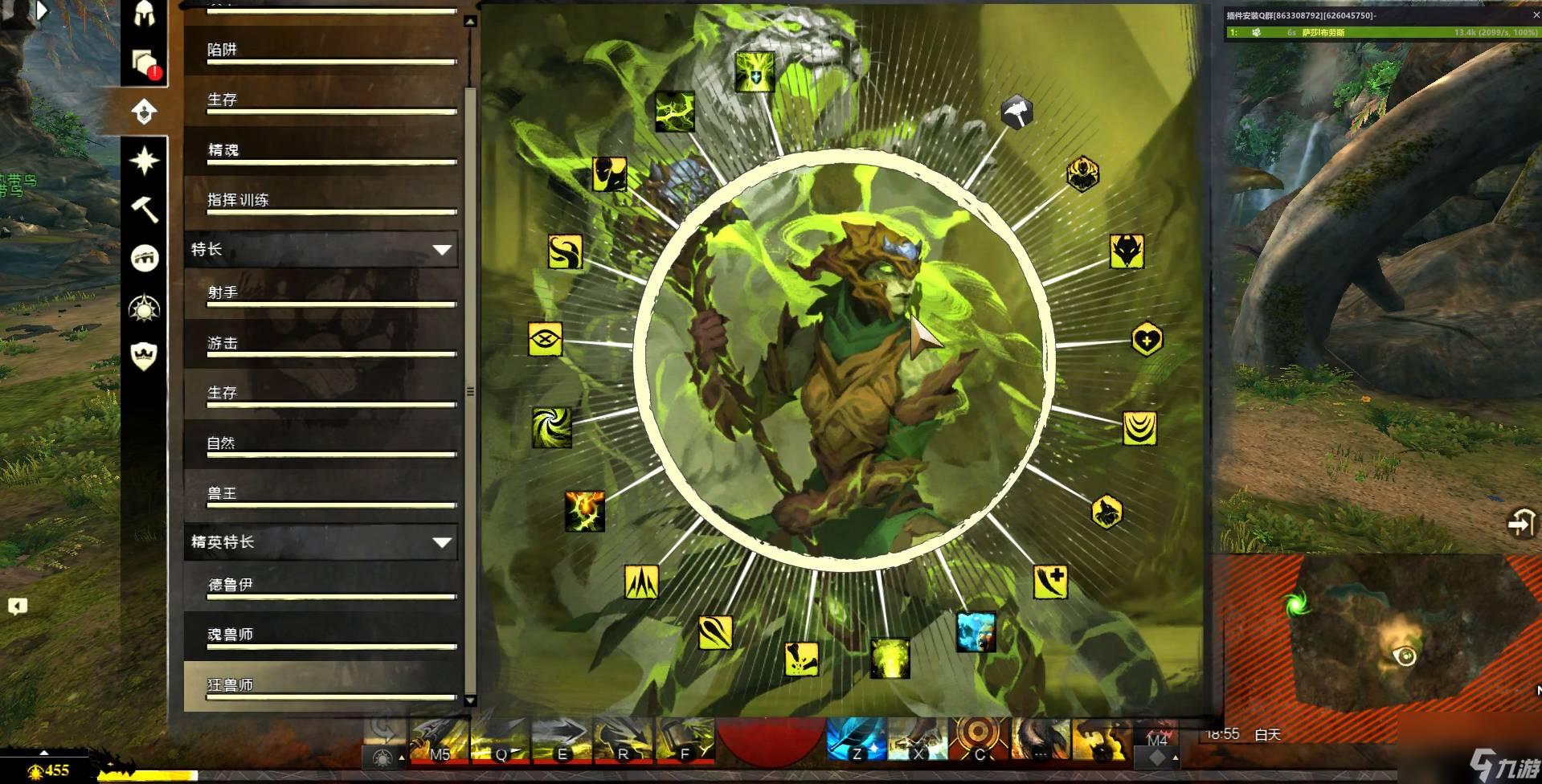Select the eye trait icon on the wheel
The height and width of the screenshot is (784, 1542).
[x=545, y=339]
